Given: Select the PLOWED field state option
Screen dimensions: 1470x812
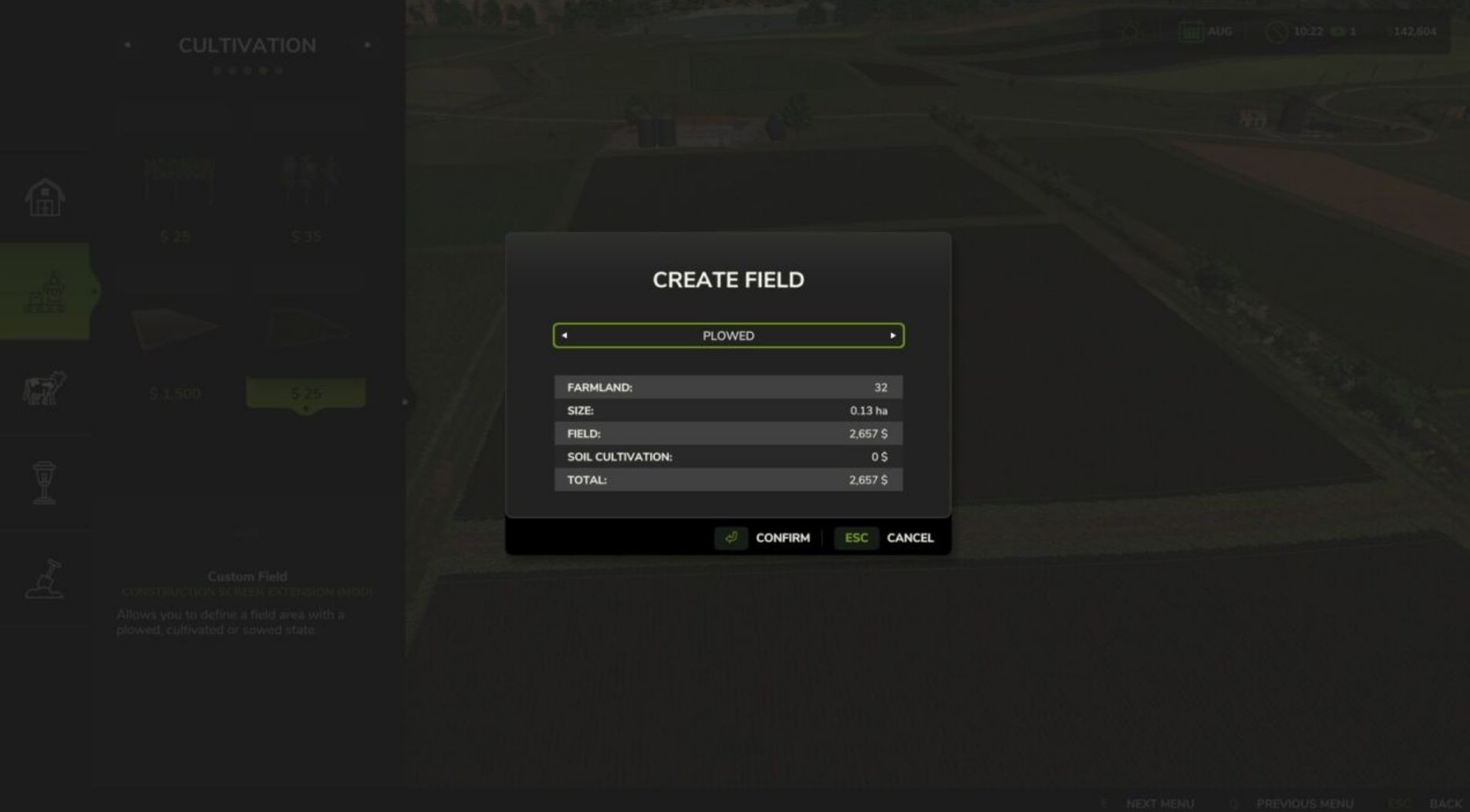Looking at the screenshot, I should click(728, 335).
